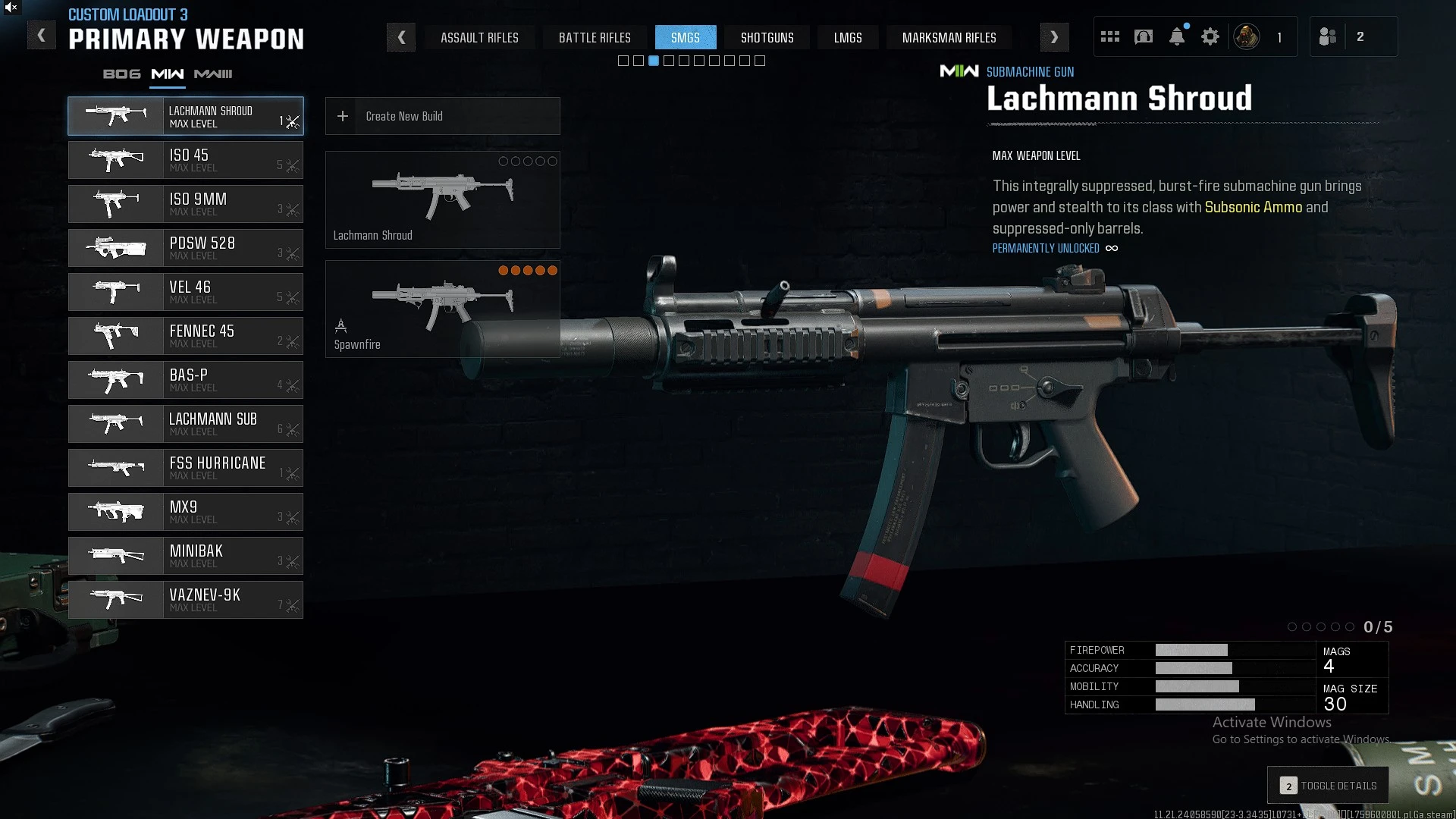
Task: Select the Spawnfire blueprint build
Action: [x=442, y=309]
